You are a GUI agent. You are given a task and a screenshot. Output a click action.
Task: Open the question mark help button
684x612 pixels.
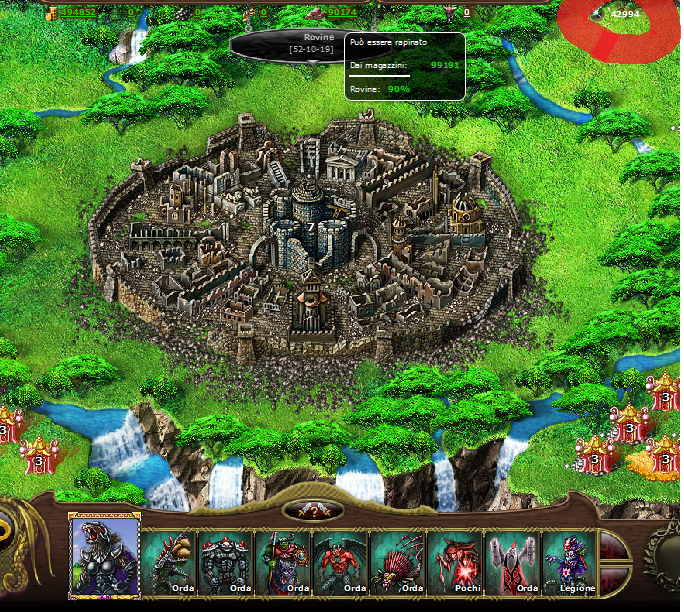[x=315, y=511]
